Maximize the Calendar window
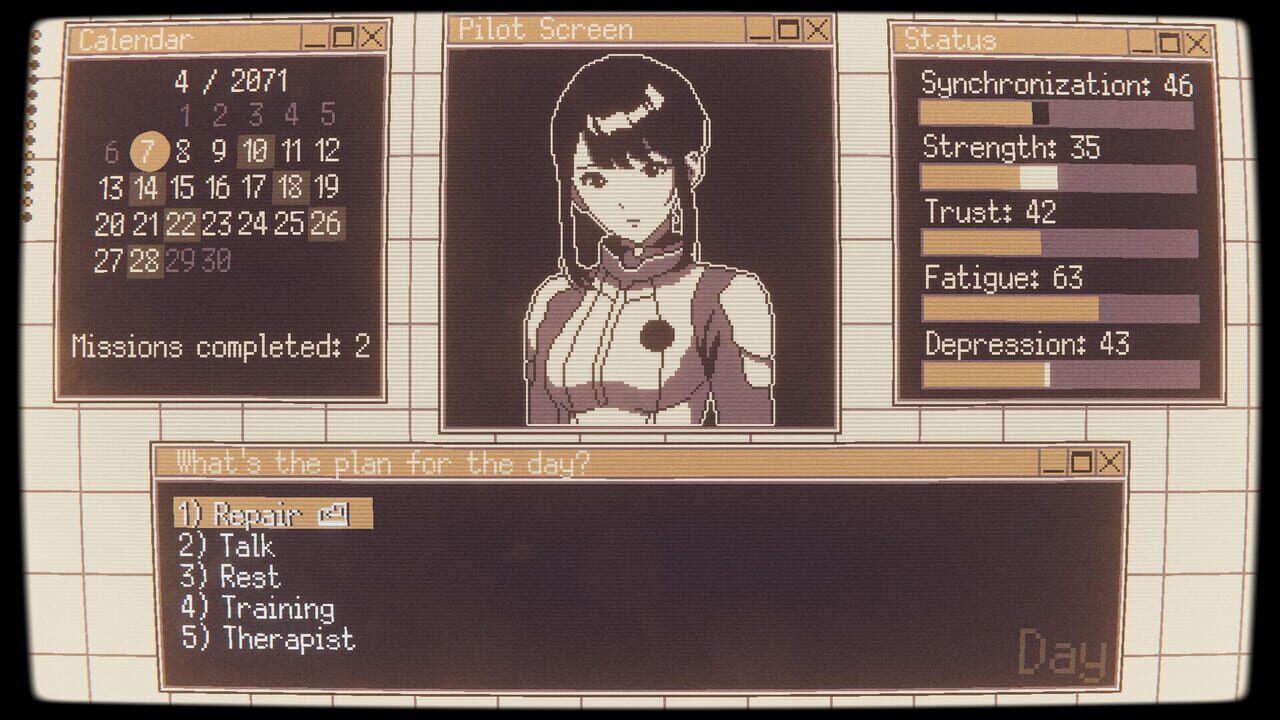1280x720 pixels. click(x=344, y=40)
